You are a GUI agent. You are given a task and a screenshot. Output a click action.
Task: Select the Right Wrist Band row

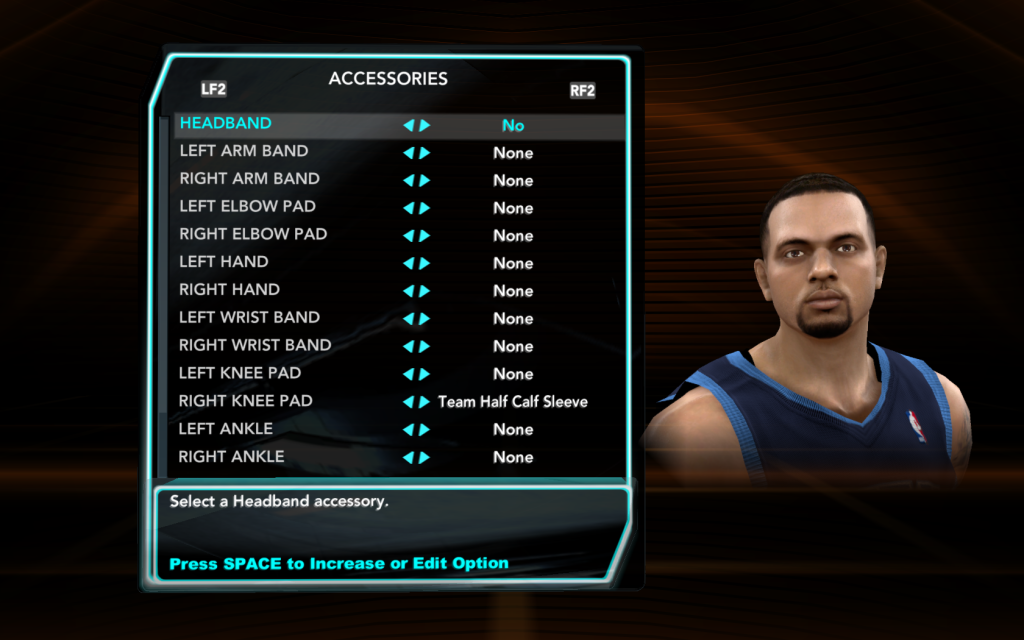coord(256,346)
